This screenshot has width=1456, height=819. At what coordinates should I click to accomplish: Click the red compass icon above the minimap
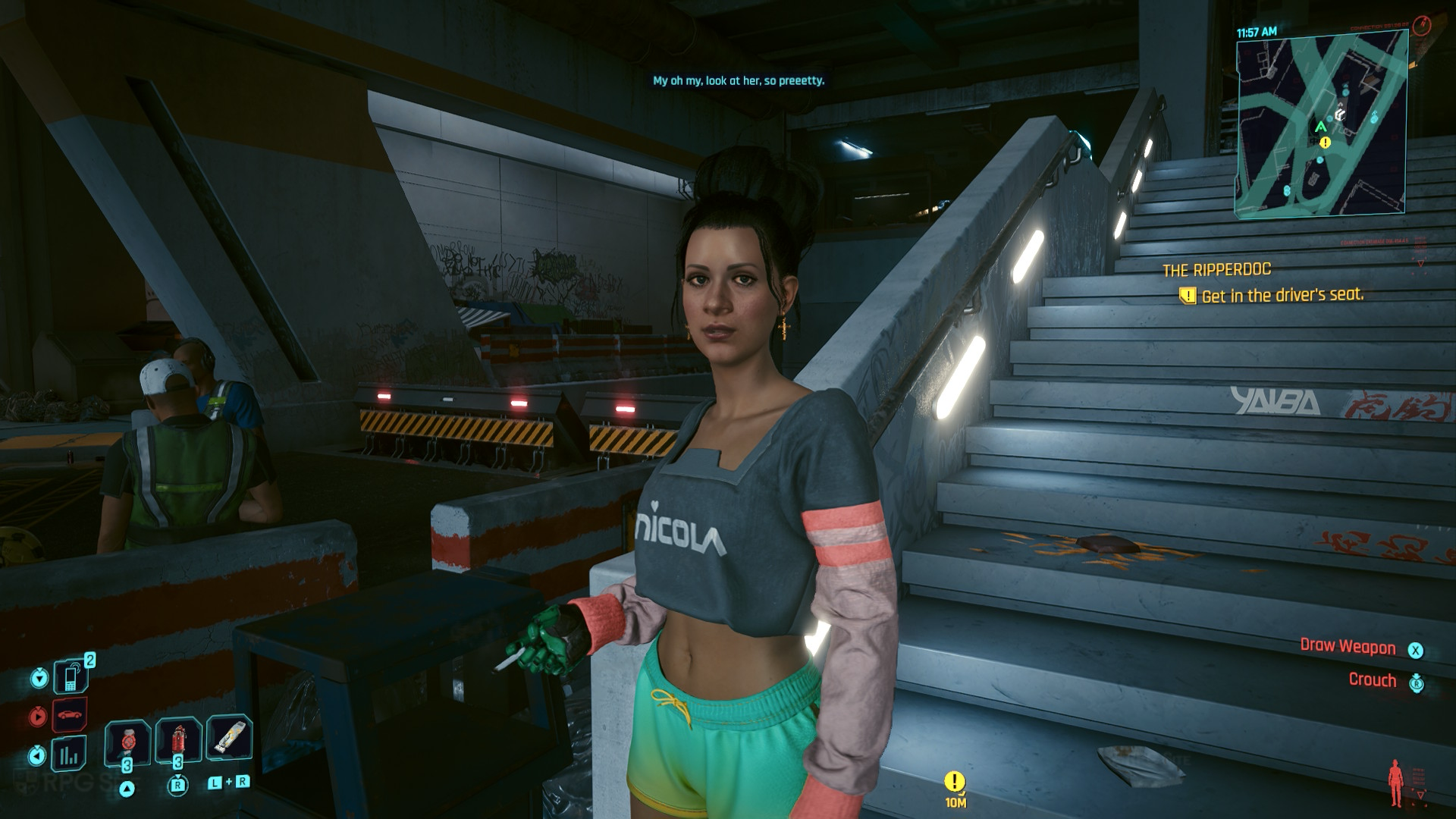[x=1422, y=26]
